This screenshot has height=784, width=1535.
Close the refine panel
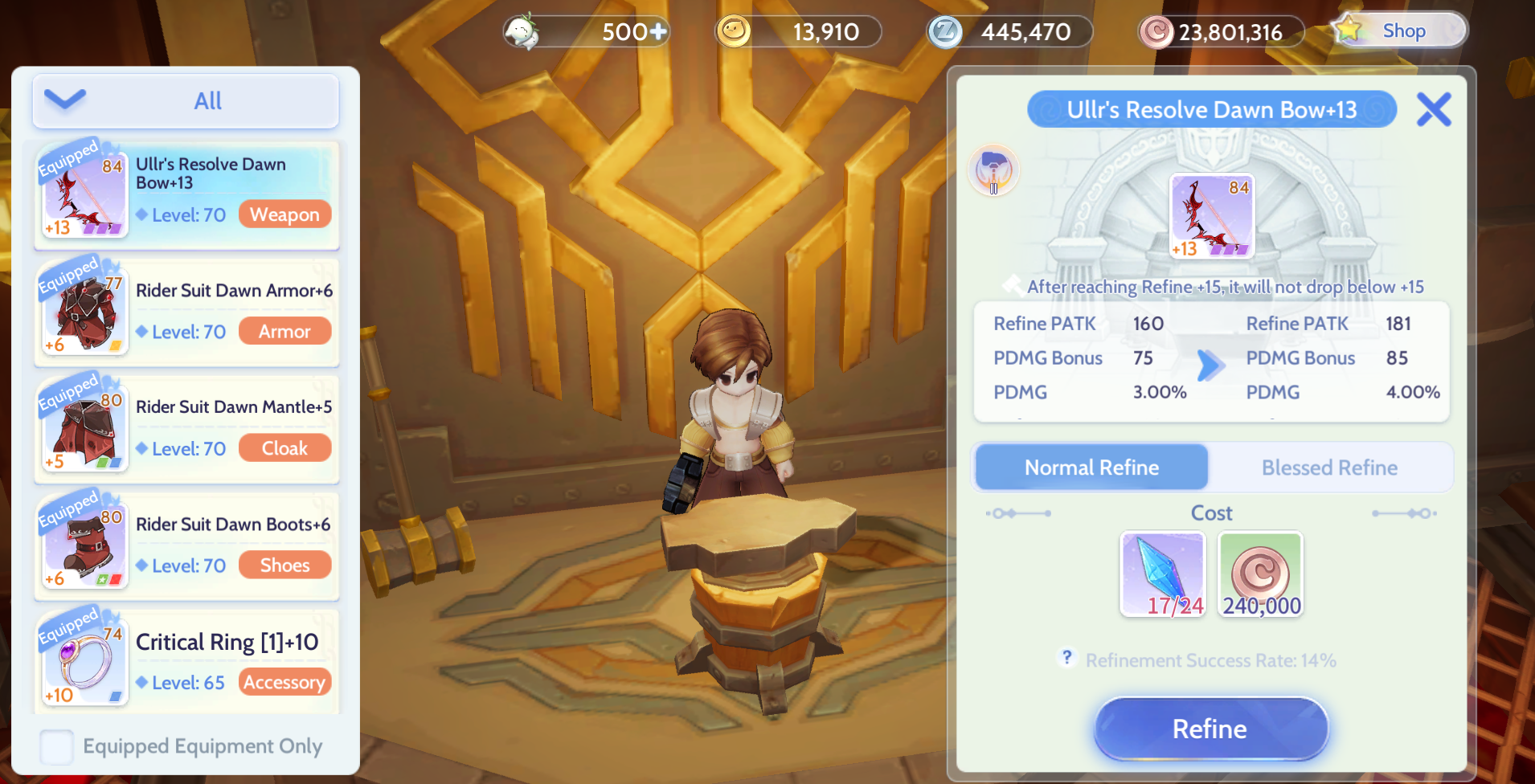pyautogui.click(x=1434, y=110)
